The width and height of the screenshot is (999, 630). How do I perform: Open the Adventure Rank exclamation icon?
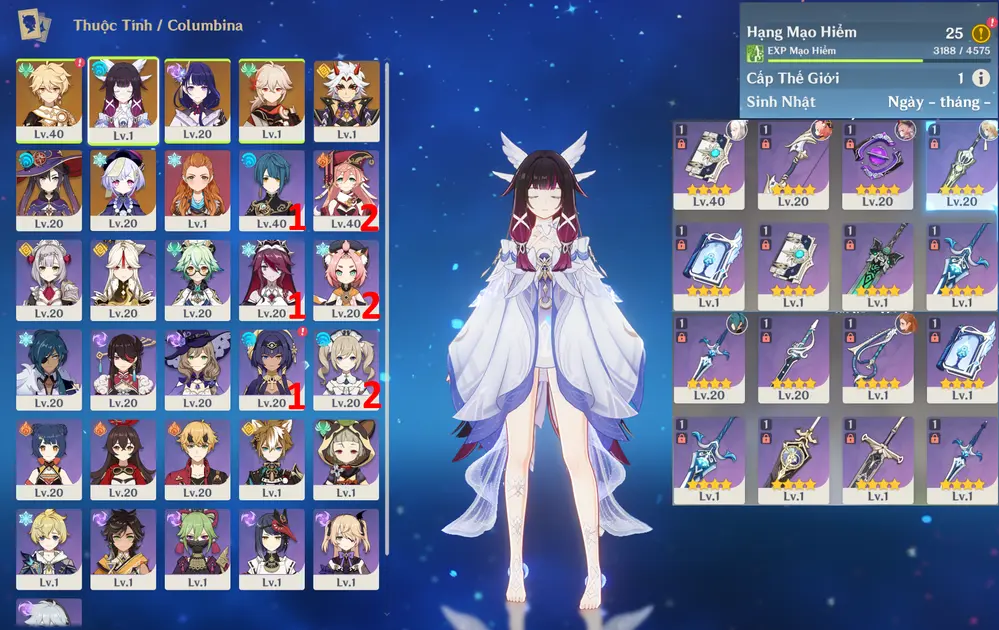[980, 33]
